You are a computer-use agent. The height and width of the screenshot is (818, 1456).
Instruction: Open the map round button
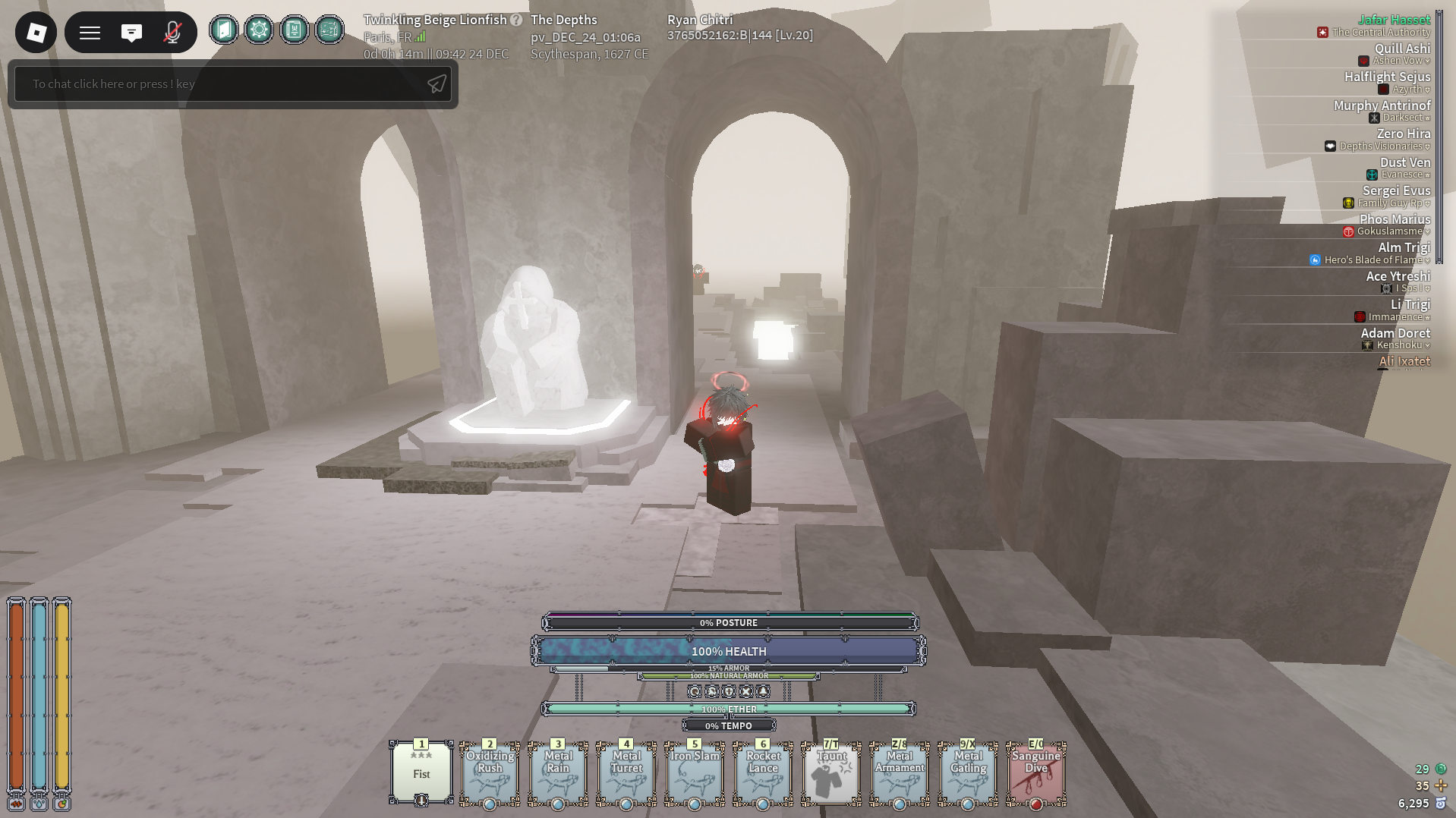click(x=329, y=30)
